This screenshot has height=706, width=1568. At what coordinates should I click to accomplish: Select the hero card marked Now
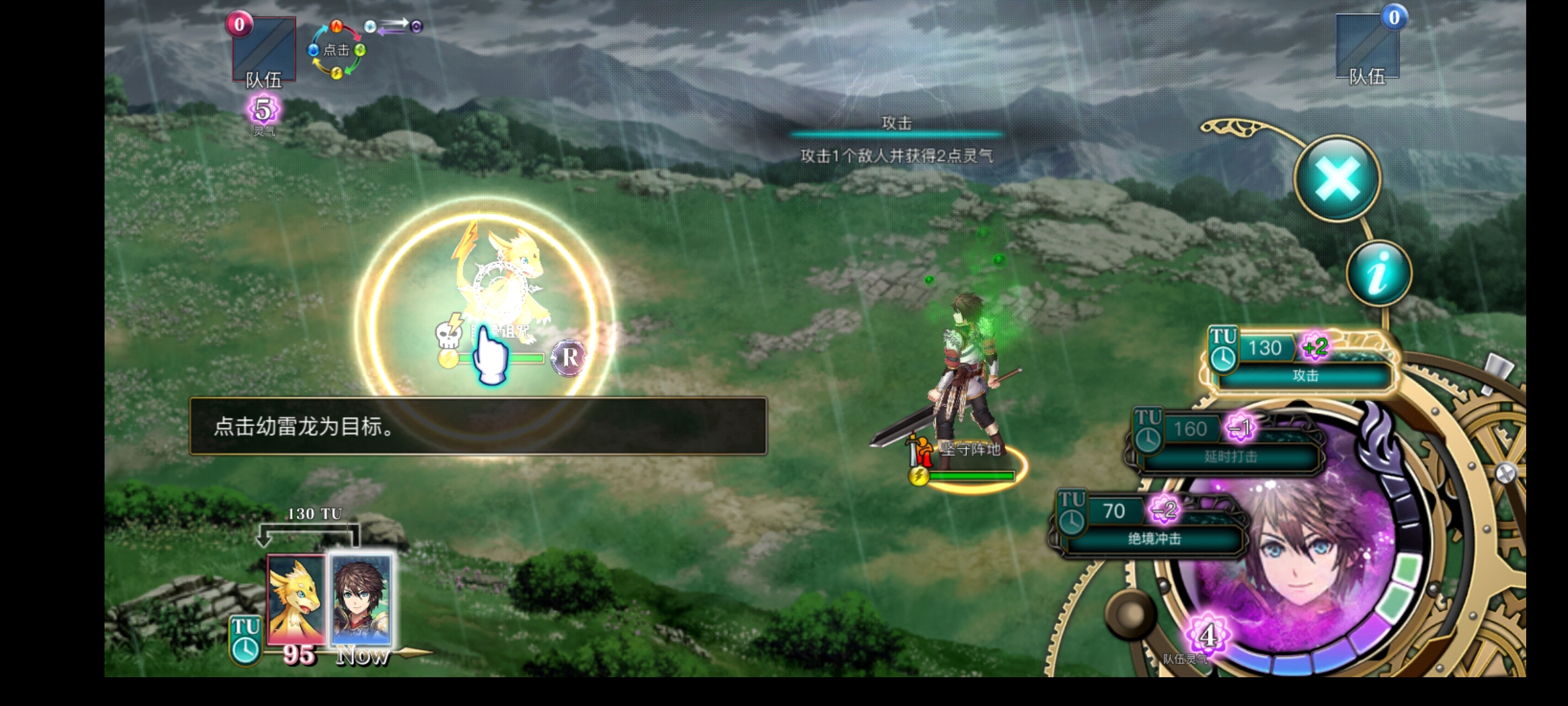click(x=361, y=599)
